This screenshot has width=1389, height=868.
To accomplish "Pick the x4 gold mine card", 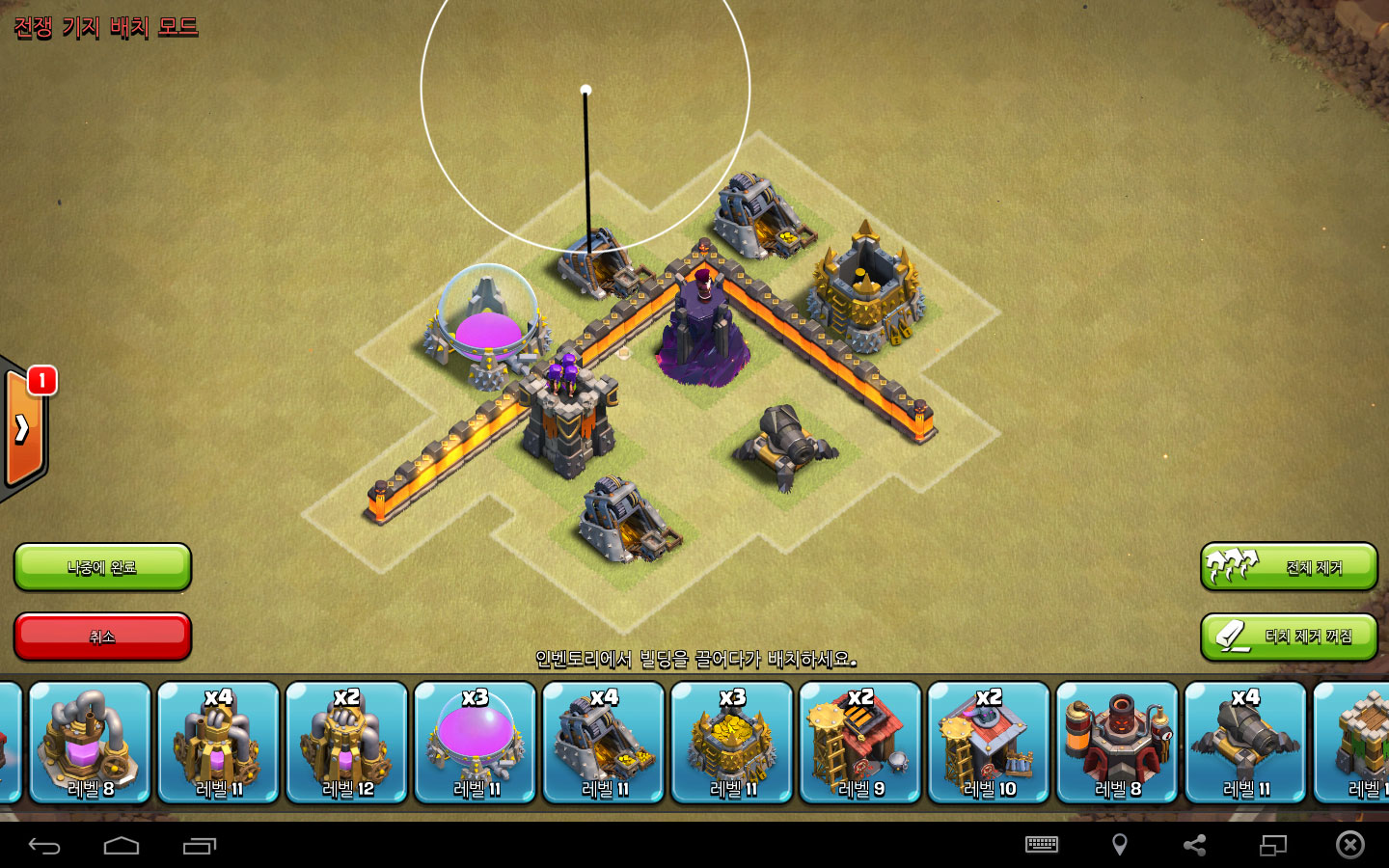I will [x=603, y=743].
